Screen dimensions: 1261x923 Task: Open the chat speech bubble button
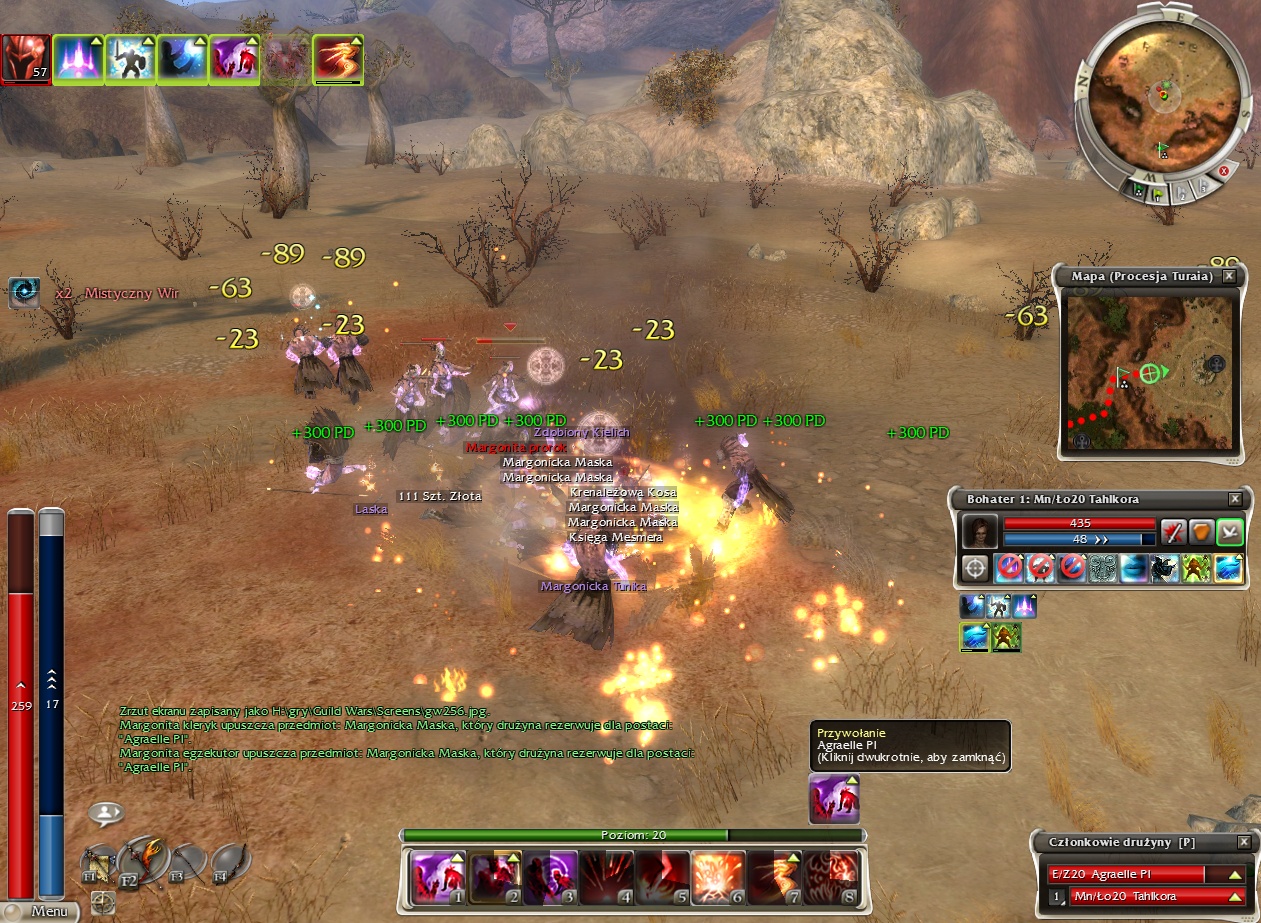point(105,814)
